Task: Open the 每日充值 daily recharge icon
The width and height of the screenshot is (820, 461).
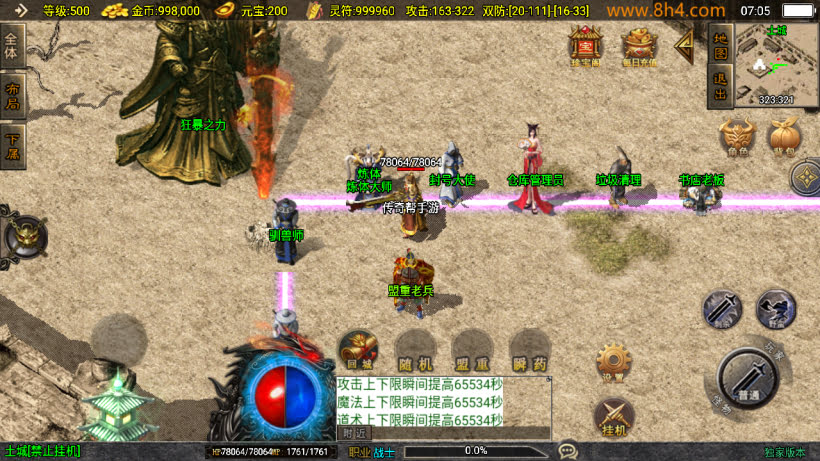Action: [639, 46]
